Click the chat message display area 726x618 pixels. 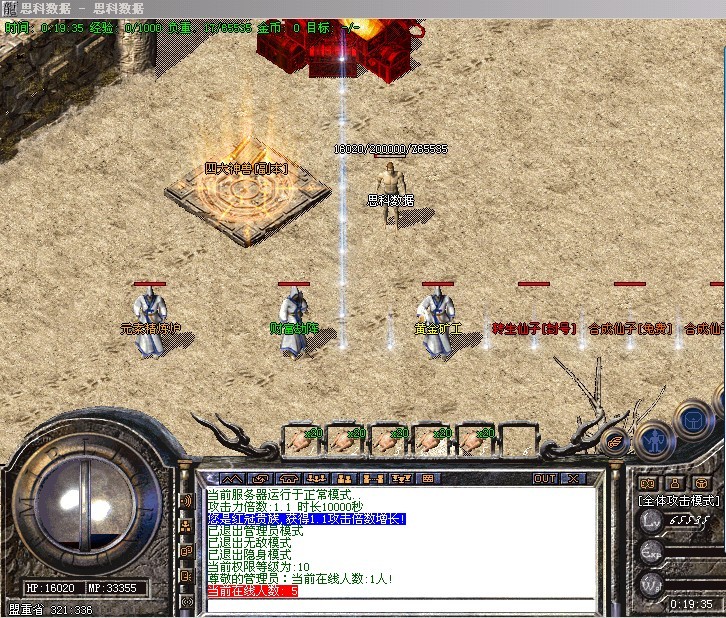coord(400,541)
